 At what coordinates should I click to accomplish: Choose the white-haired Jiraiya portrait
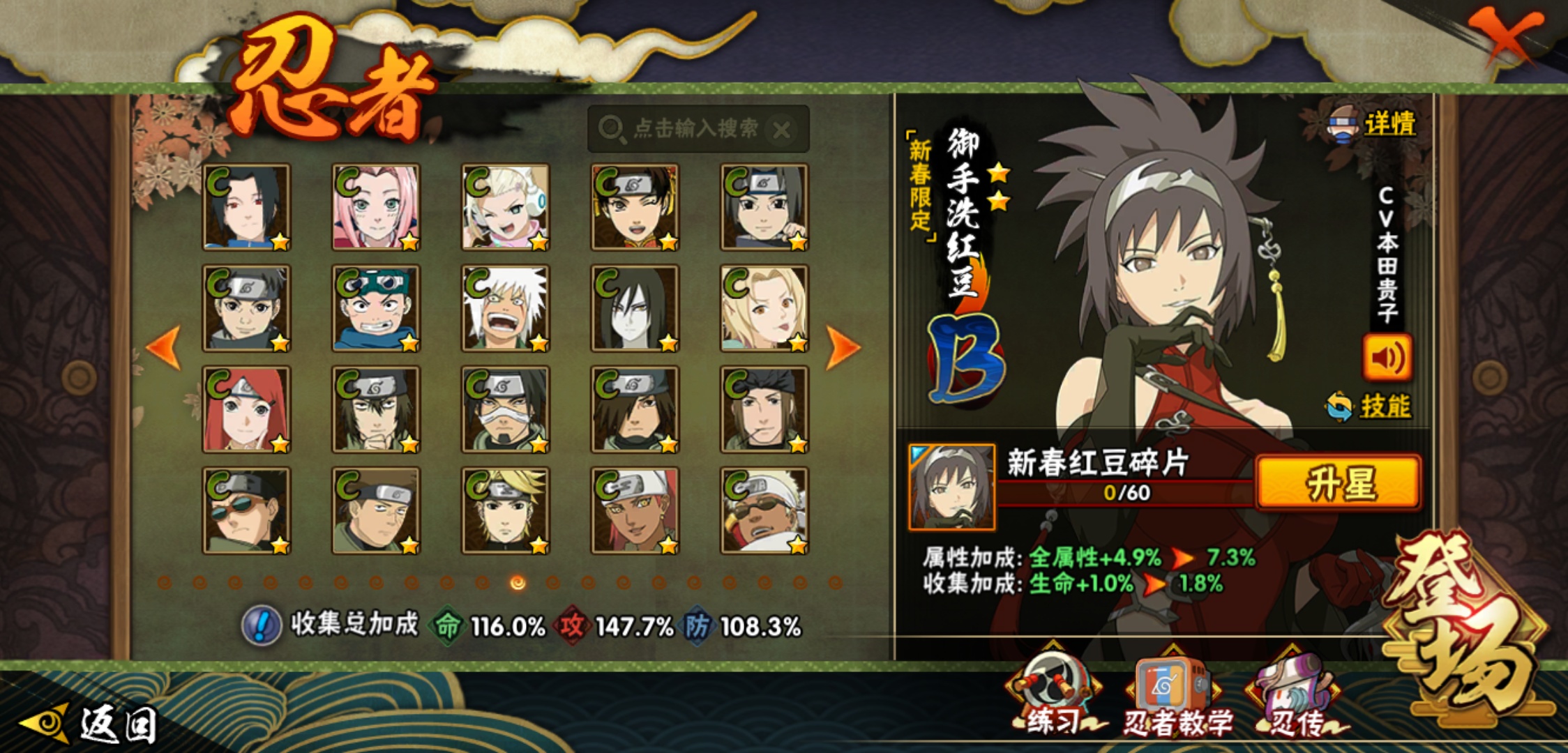(506, 308)
